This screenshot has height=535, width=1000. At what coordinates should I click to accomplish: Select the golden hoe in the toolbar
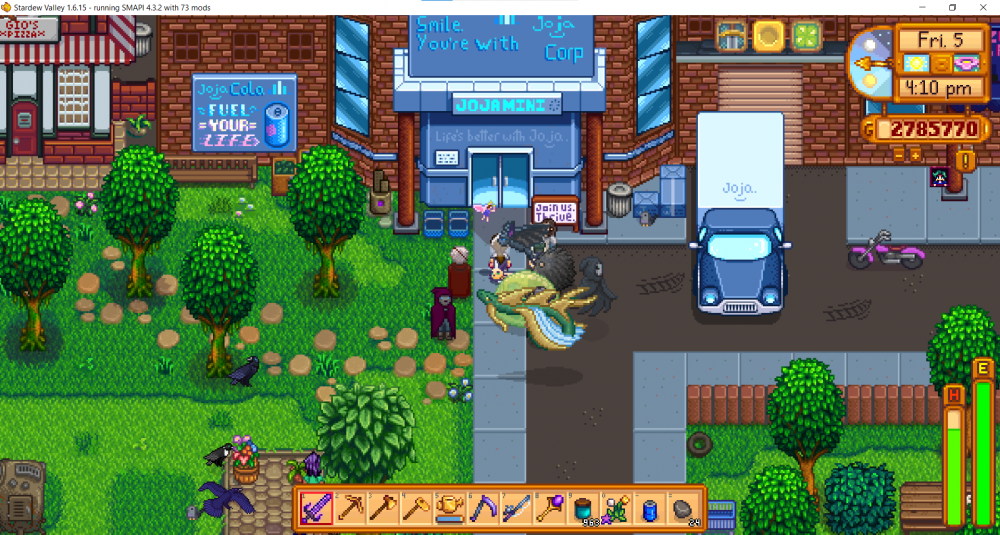coord(416,508)
